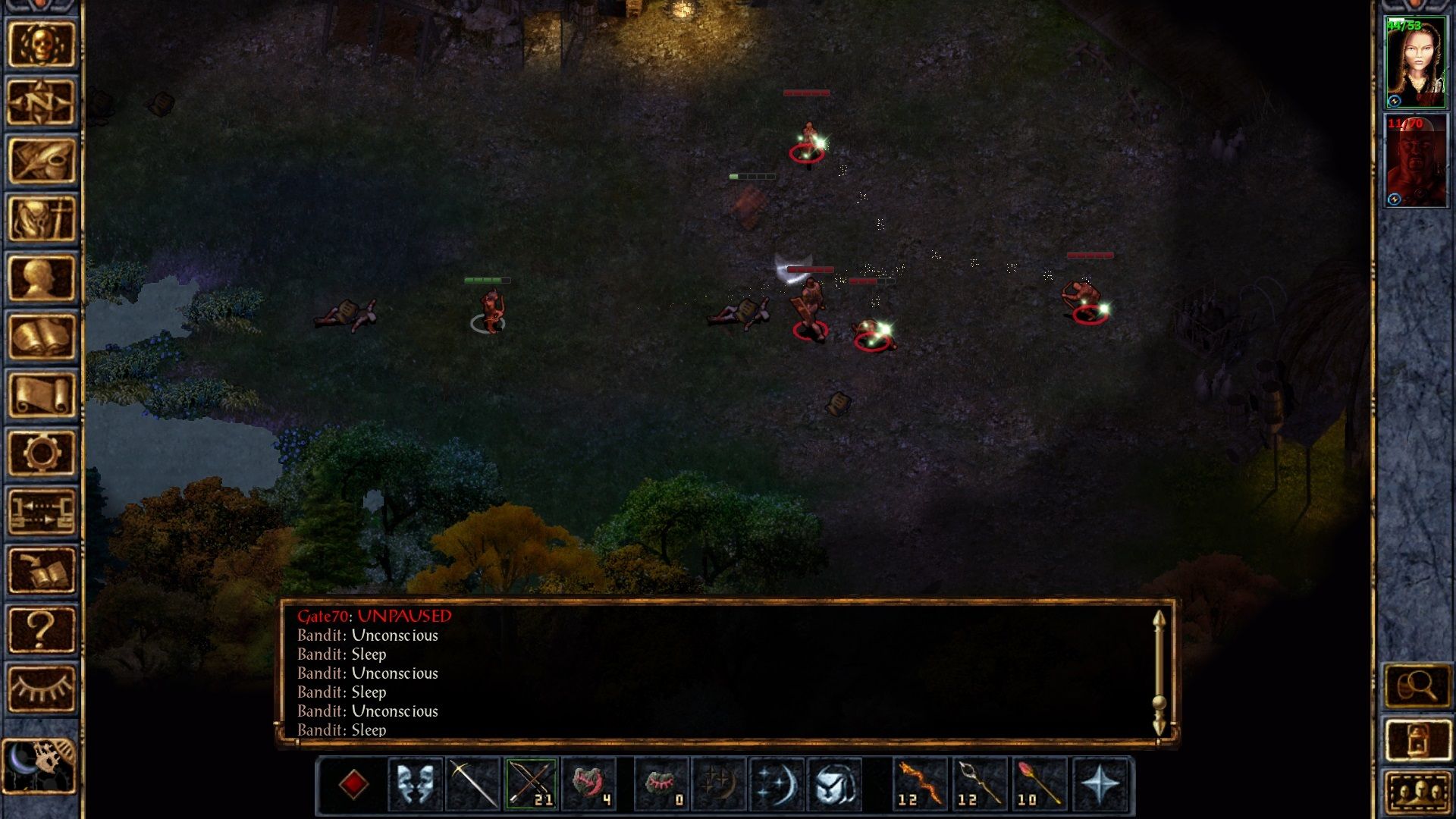Viewport: 1456px width, 819px height.
Task: Enable stealth mode with the masks icon
Action: (x=416, y=784)
